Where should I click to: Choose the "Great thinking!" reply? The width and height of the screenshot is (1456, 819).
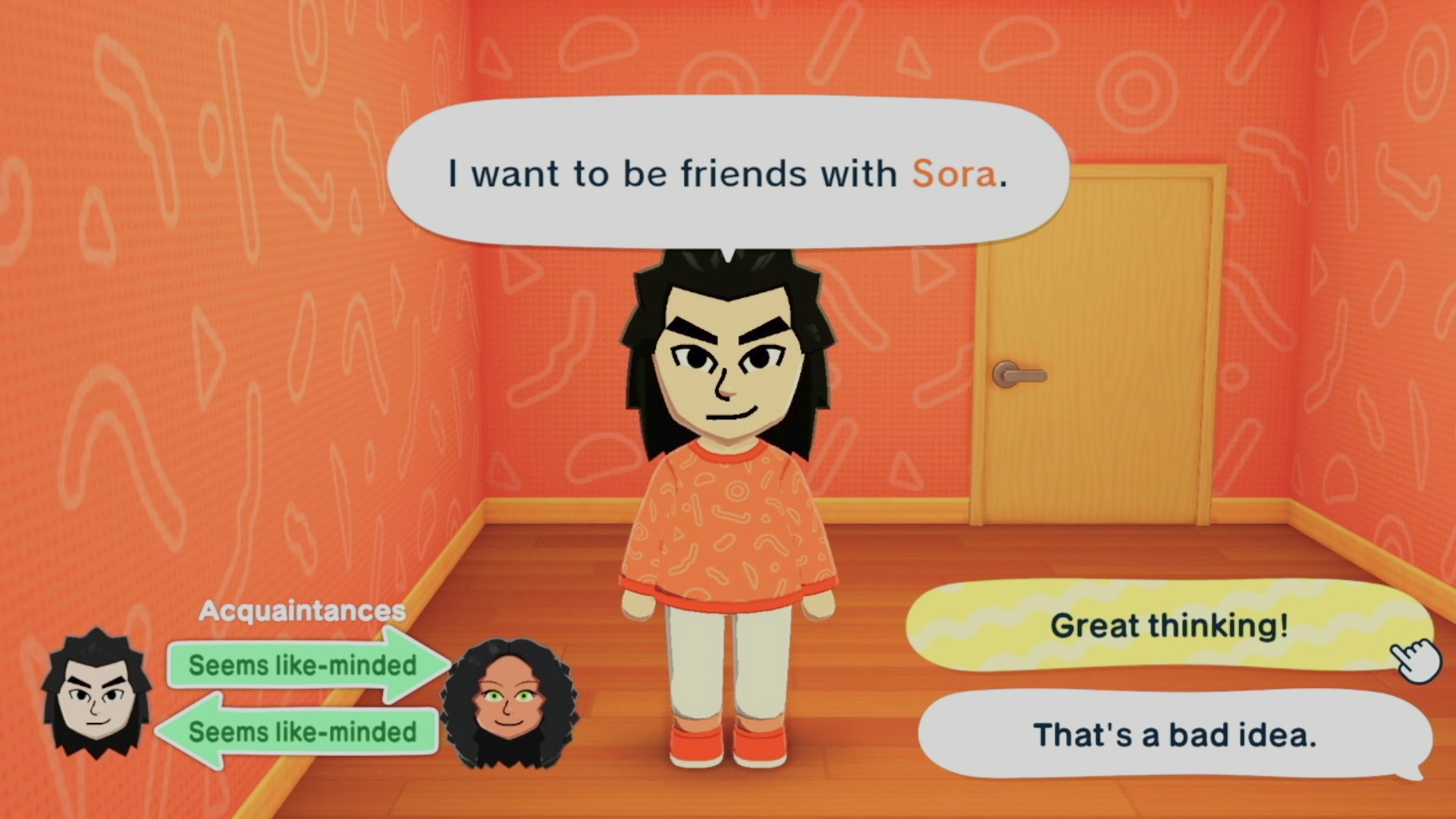coord(1168,626)
